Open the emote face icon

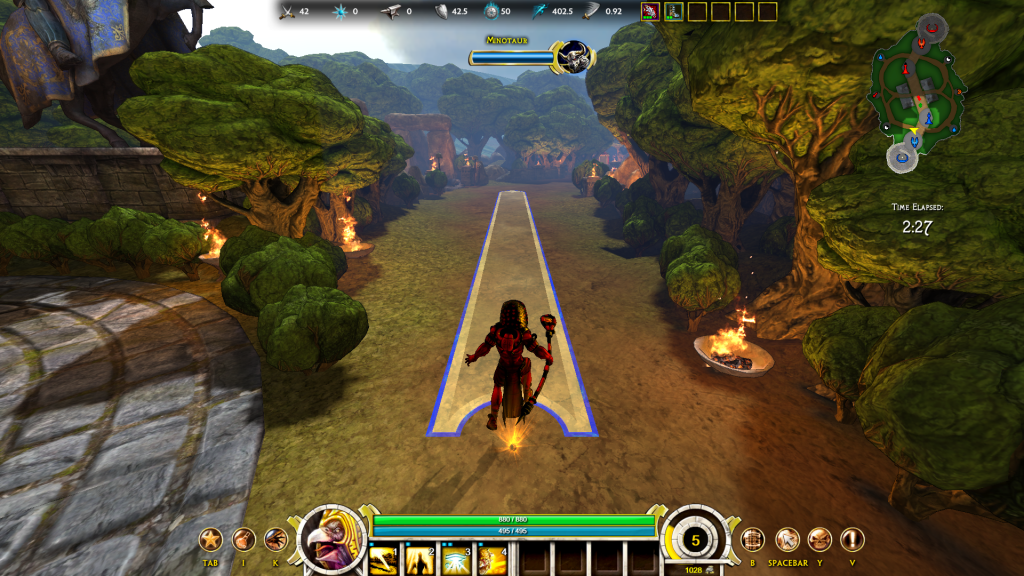820,540
